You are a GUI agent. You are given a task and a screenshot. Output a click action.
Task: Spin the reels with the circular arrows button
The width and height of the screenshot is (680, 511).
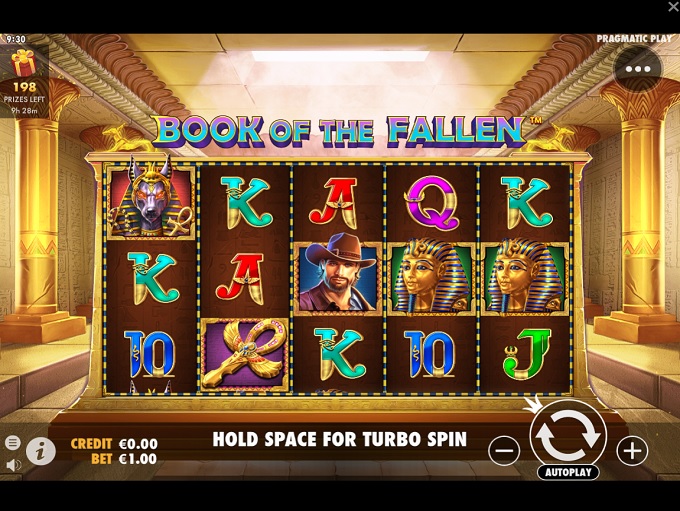coord(567,434)
